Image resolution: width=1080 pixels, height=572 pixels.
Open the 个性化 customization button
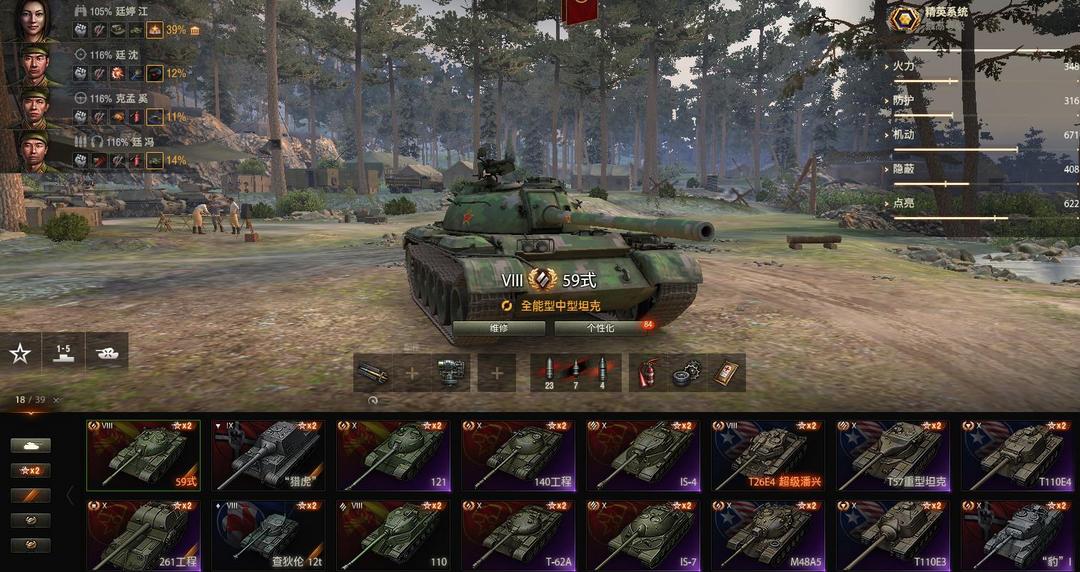600,327
